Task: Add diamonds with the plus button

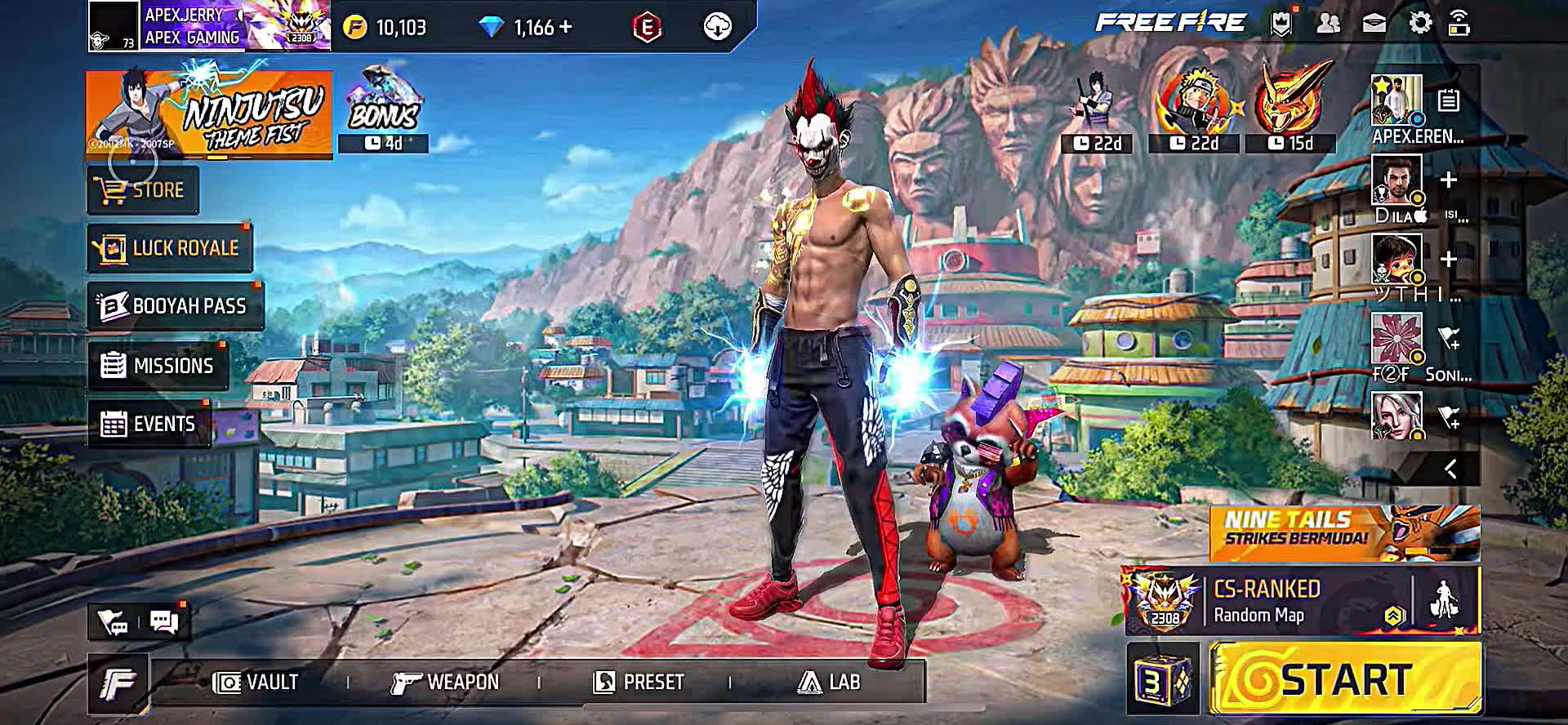Action: 565,27
